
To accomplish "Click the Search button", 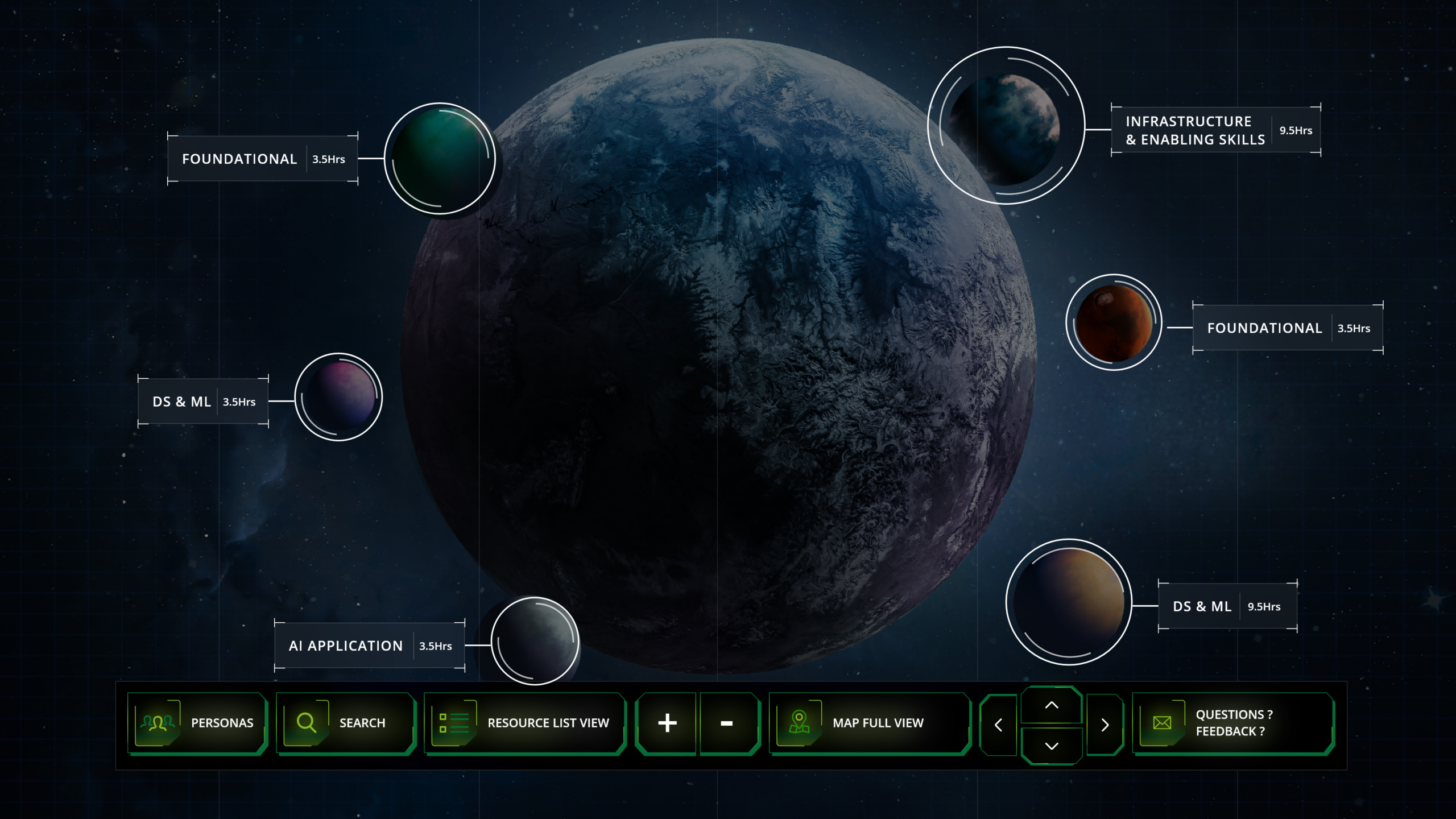I will click(345, 723).
